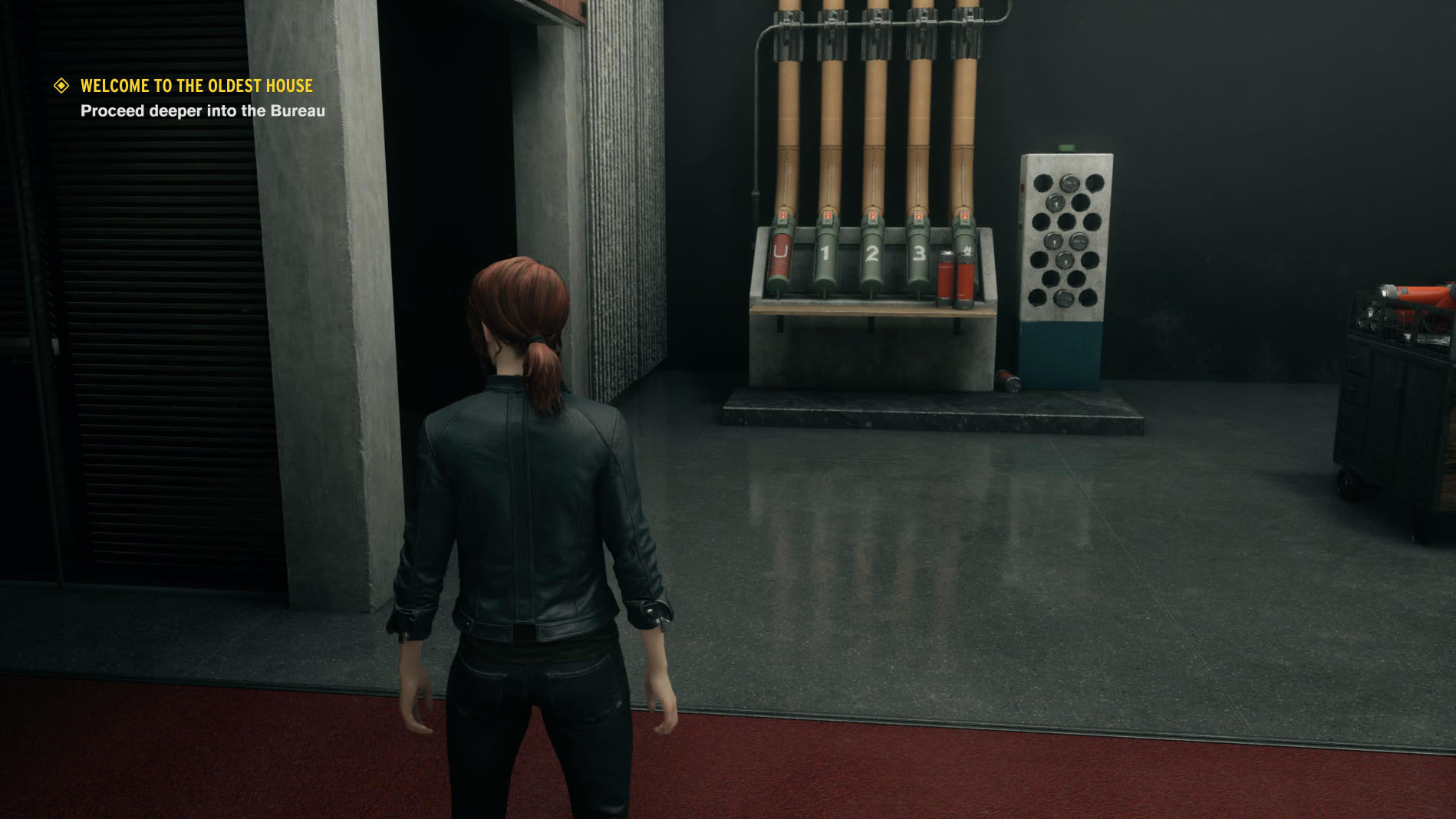Click the red status indicator above tube U
Screen dimensions: 1456x819
tap(782, 215)
